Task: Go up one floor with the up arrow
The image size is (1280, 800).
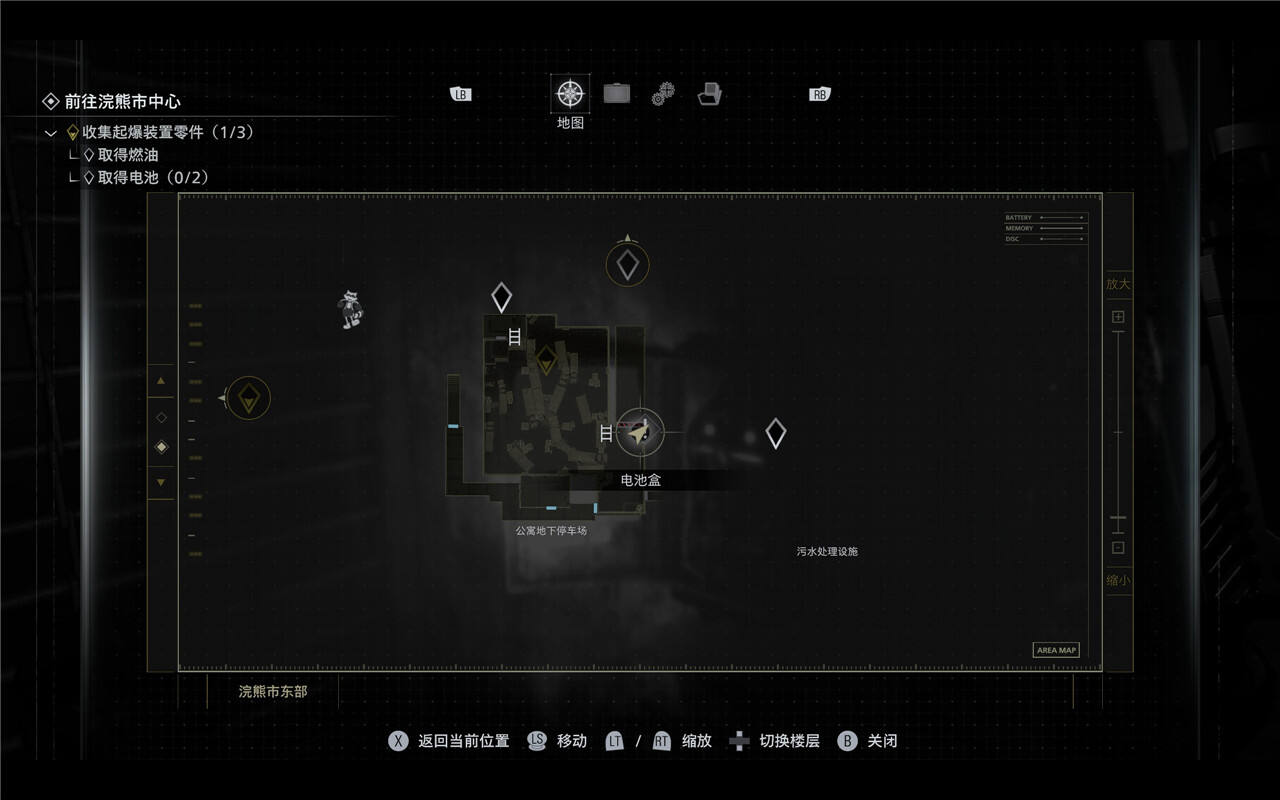Action: (161, 381)
